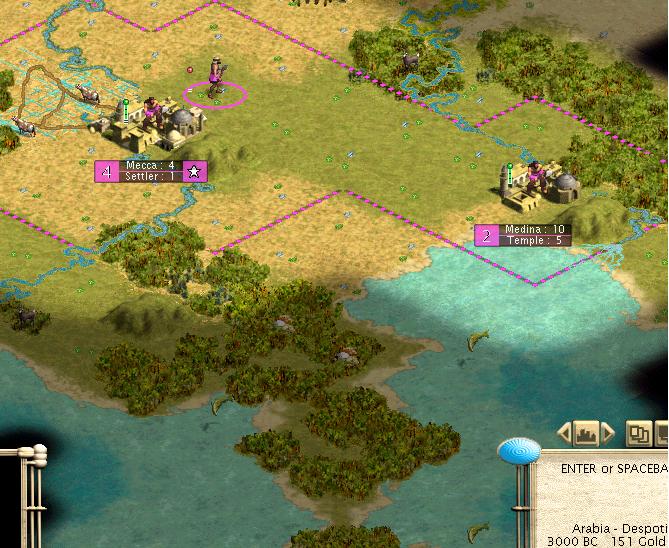
Task: Open the Mecca city label
Action: 151,171
